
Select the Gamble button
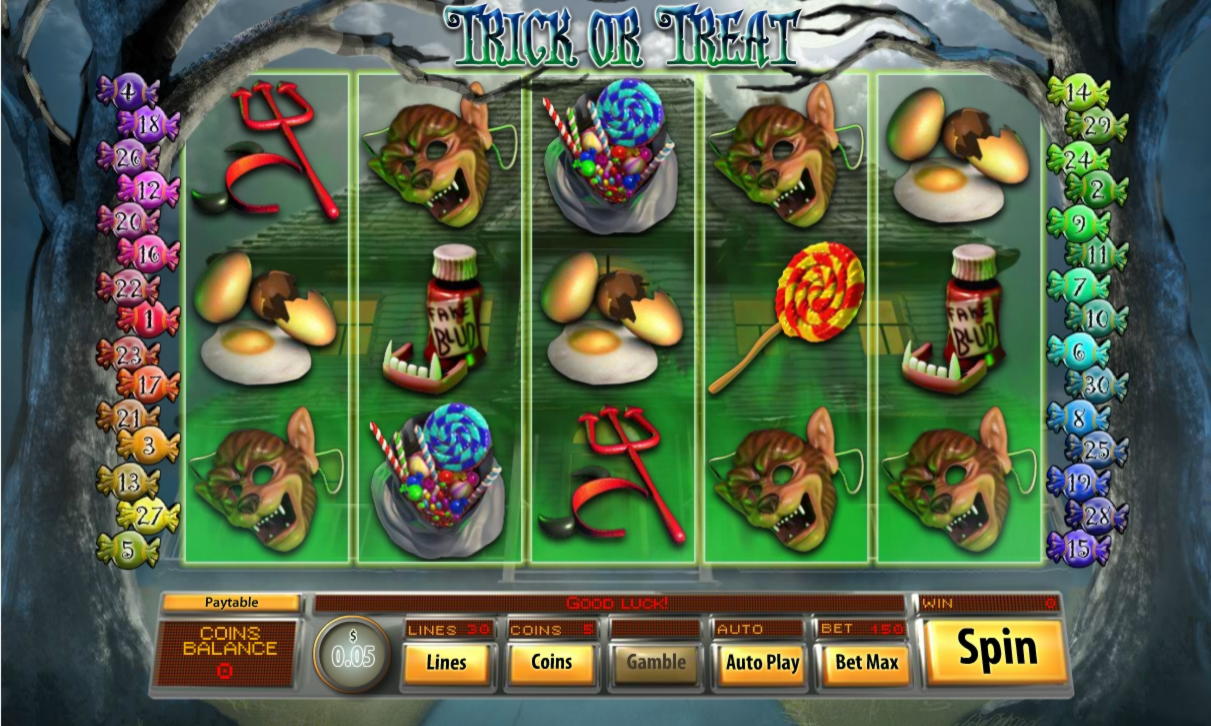pyautogui.click(x=656, y=662)
